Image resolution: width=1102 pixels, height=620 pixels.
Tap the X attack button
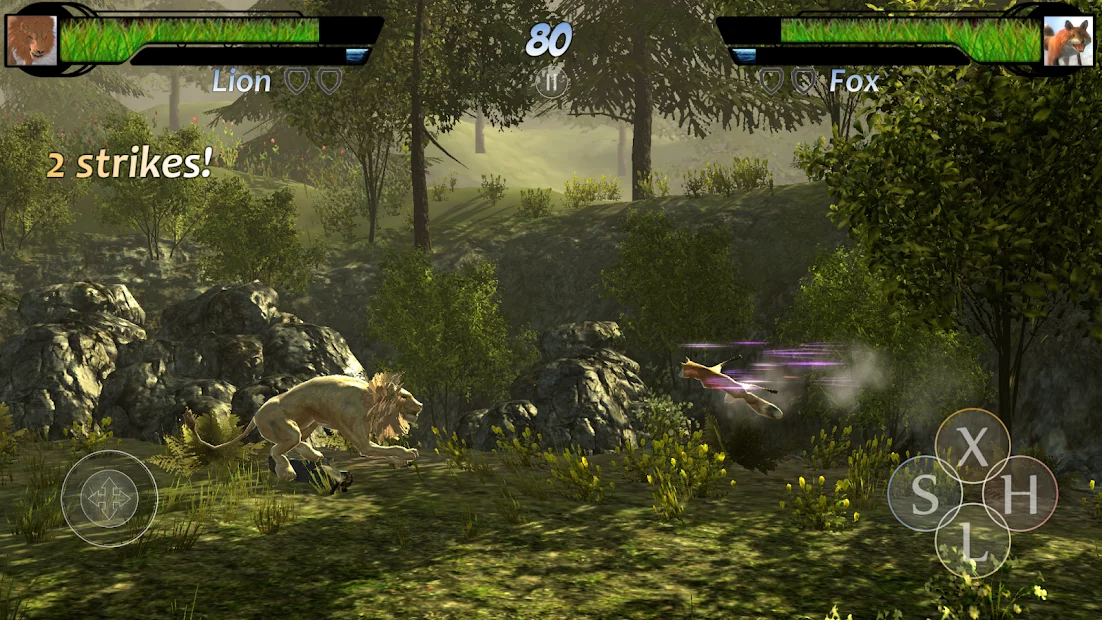[972, 447]
